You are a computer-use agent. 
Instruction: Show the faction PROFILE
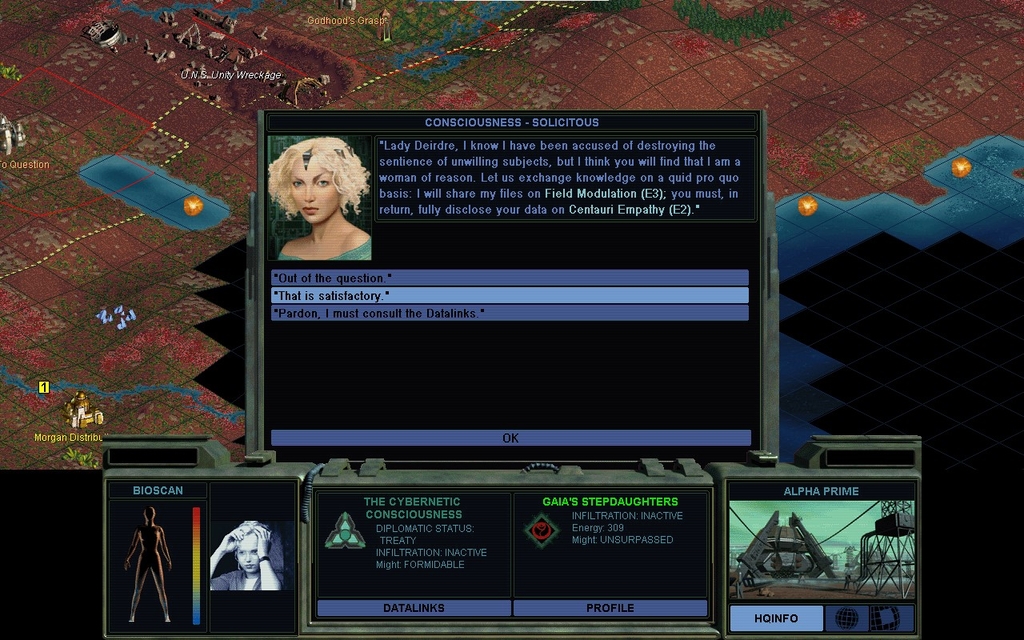[x=610, y=608]
